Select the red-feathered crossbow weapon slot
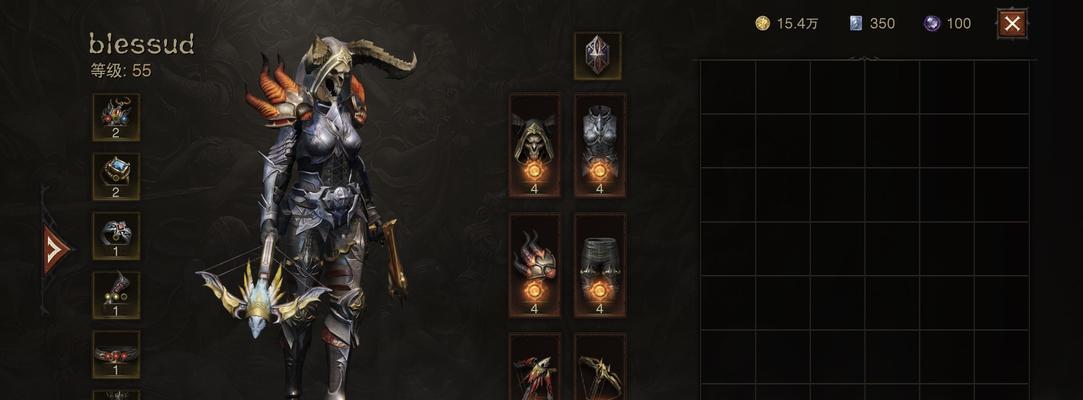 (x=534, y=372)
